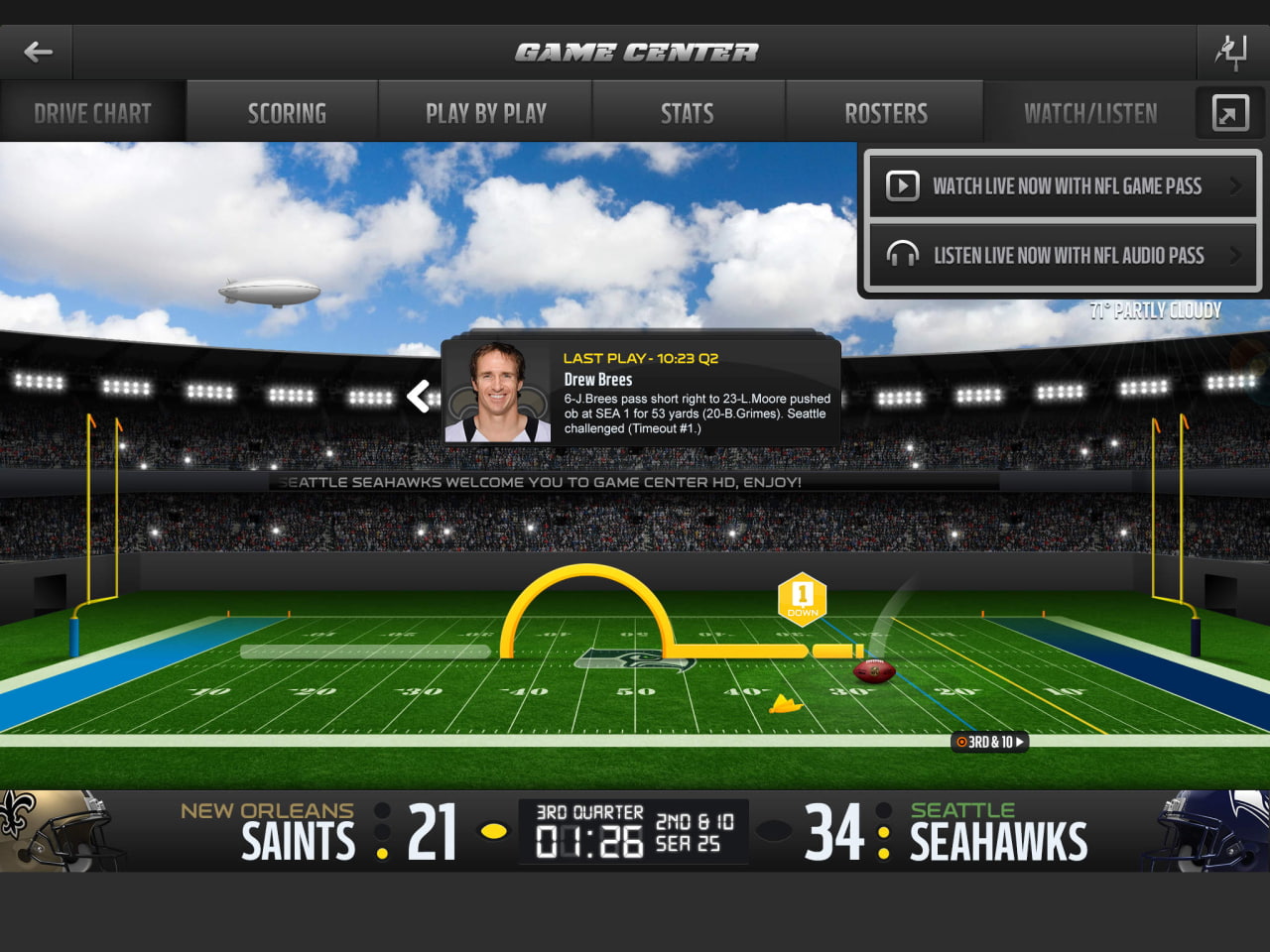Click the play video icon on Game Pass row
The height and width of the screenshot is (952, 1270).
click(903, 185)
